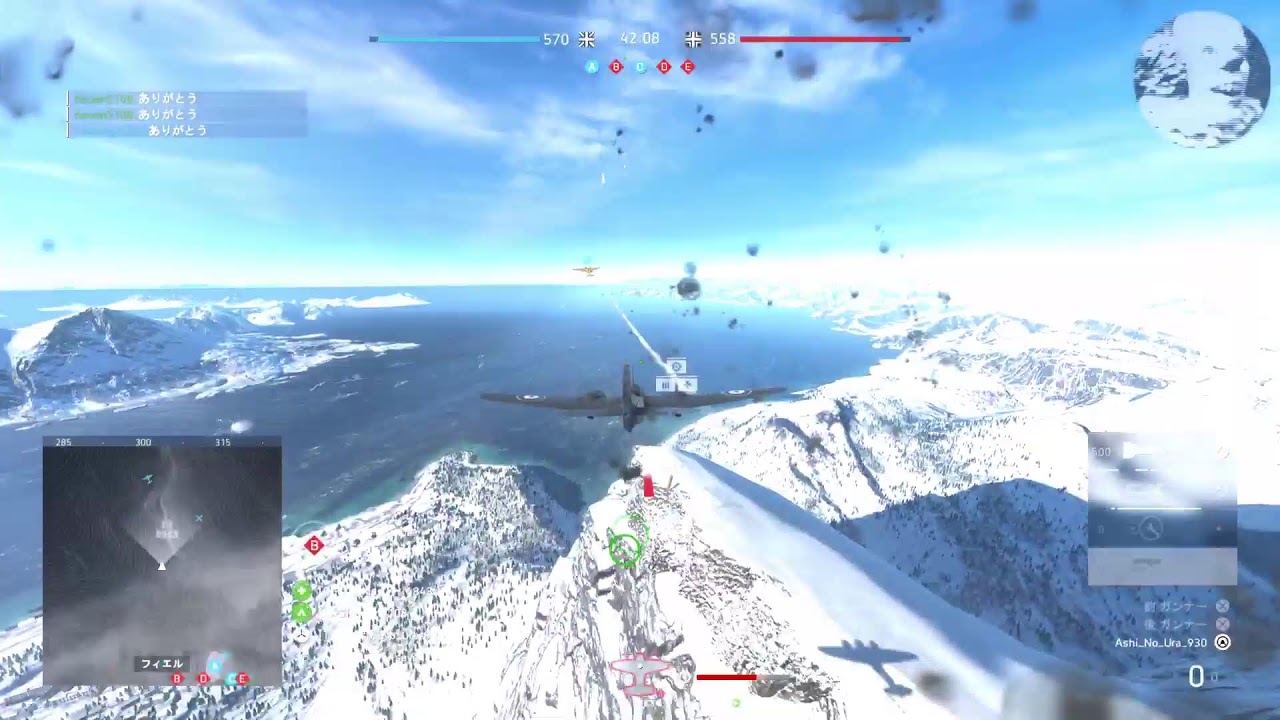Click the red plane damage status icon
The image size is (1280, 720).
(641, 676)
